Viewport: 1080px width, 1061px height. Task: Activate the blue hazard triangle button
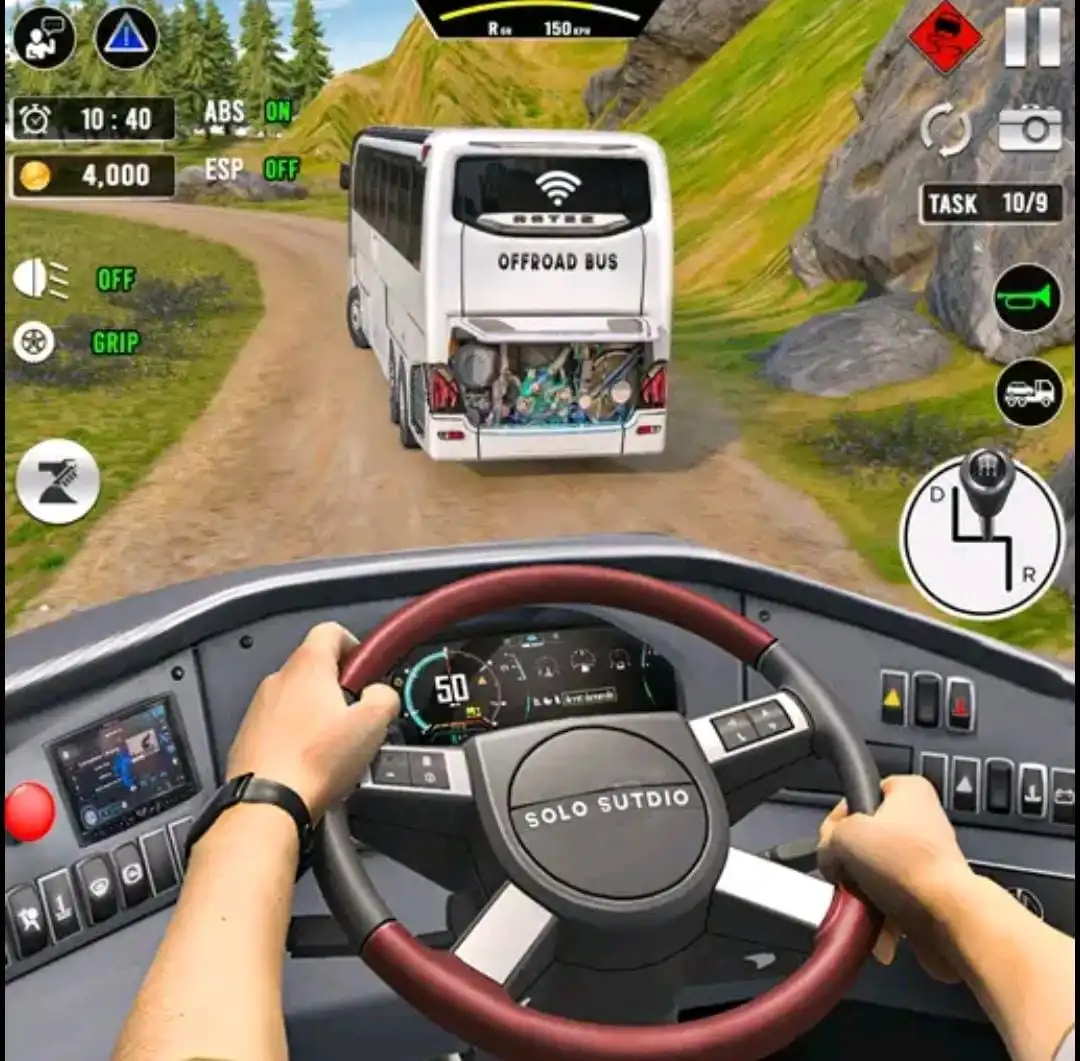pos(126,38)
